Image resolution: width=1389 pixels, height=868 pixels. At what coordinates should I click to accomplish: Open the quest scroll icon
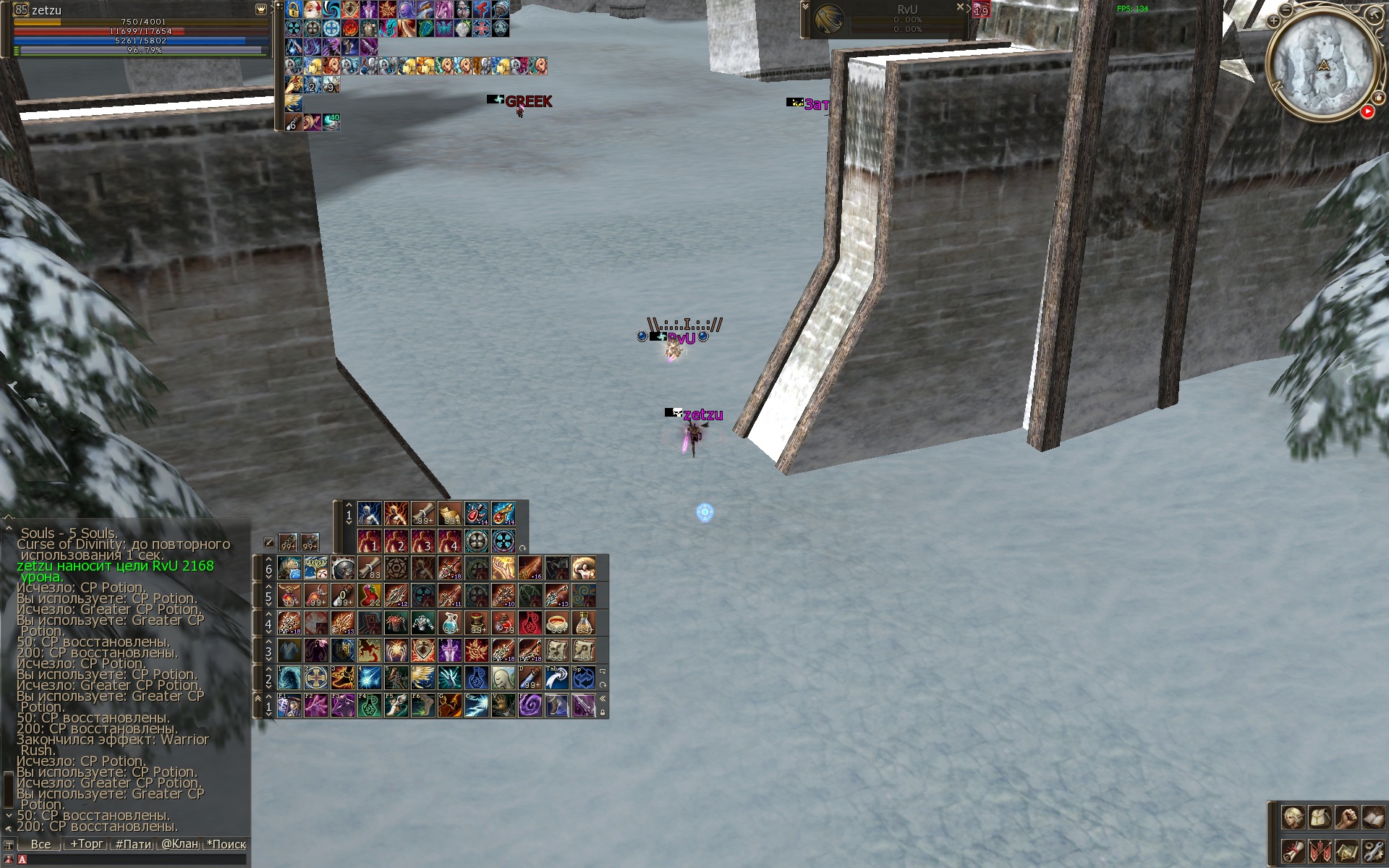(1293, 851)
